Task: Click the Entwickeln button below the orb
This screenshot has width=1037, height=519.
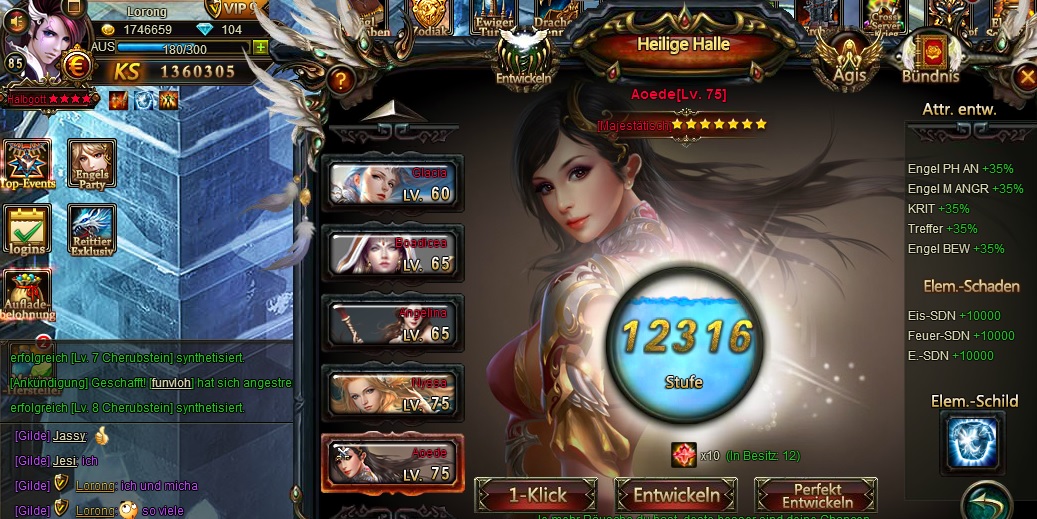Action: [676, 495]
